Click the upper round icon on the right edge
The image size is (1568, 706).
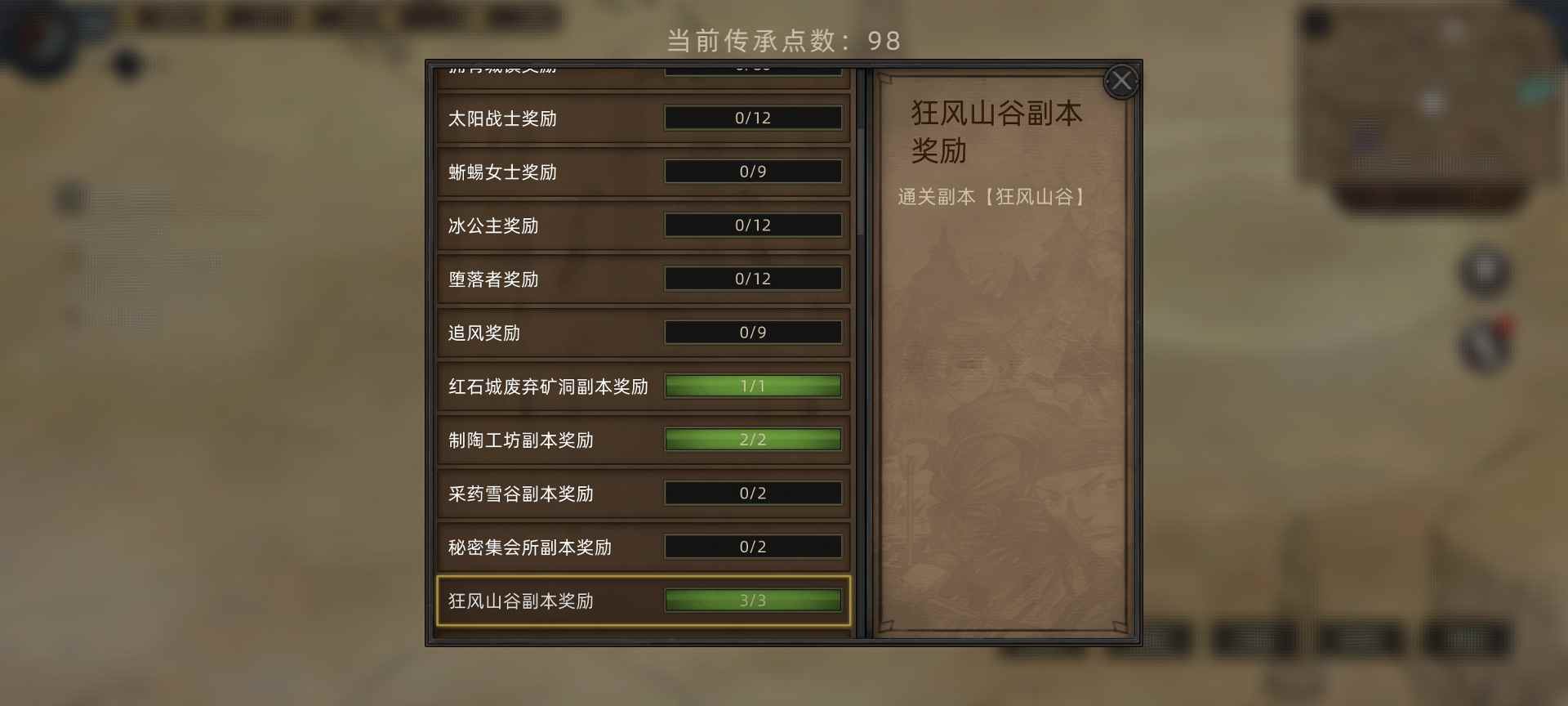pos(1484,272)
